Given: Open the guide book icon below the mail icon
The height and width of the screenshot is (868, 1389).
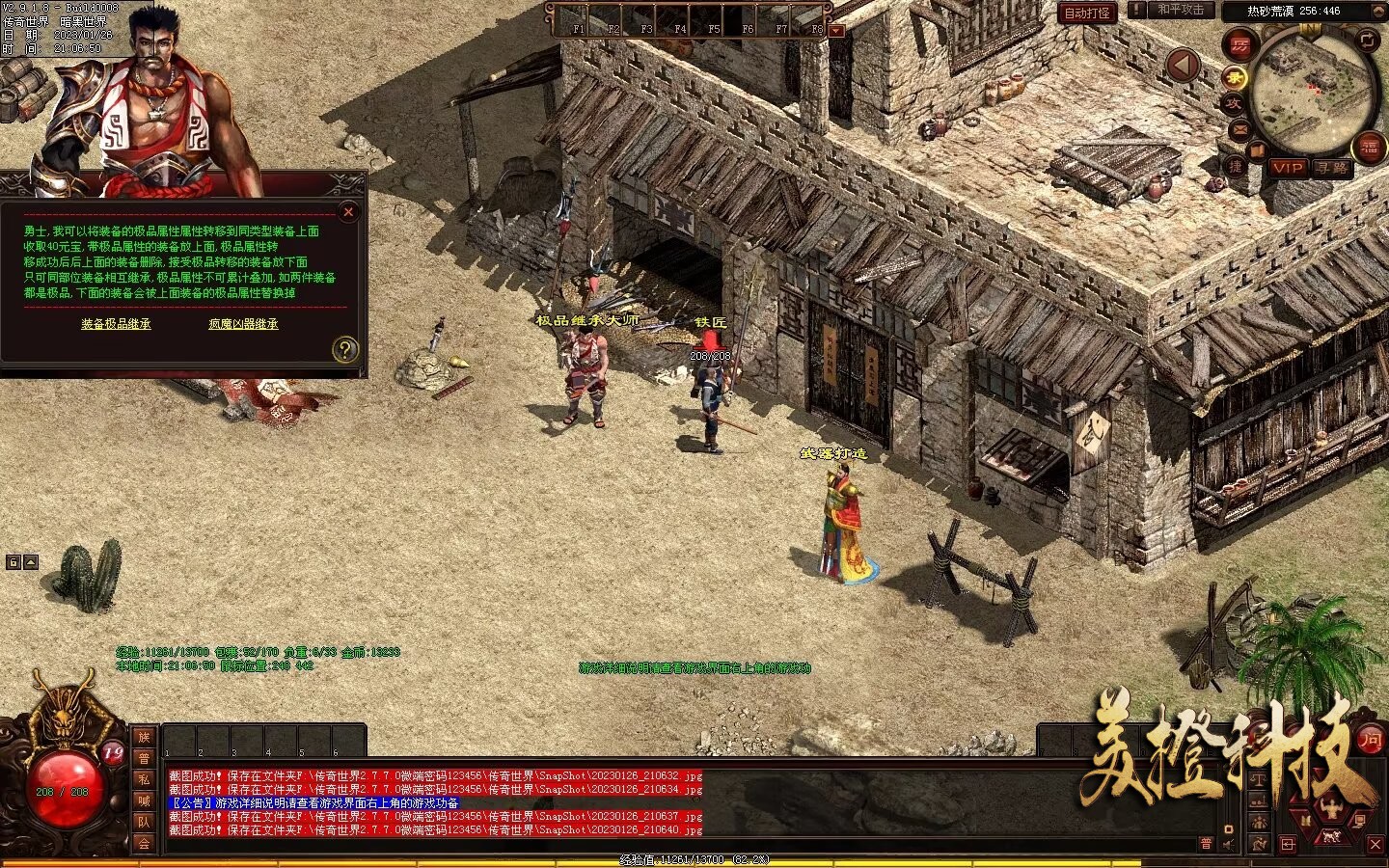Looking at the screenshot, I should coord(1258,150).
